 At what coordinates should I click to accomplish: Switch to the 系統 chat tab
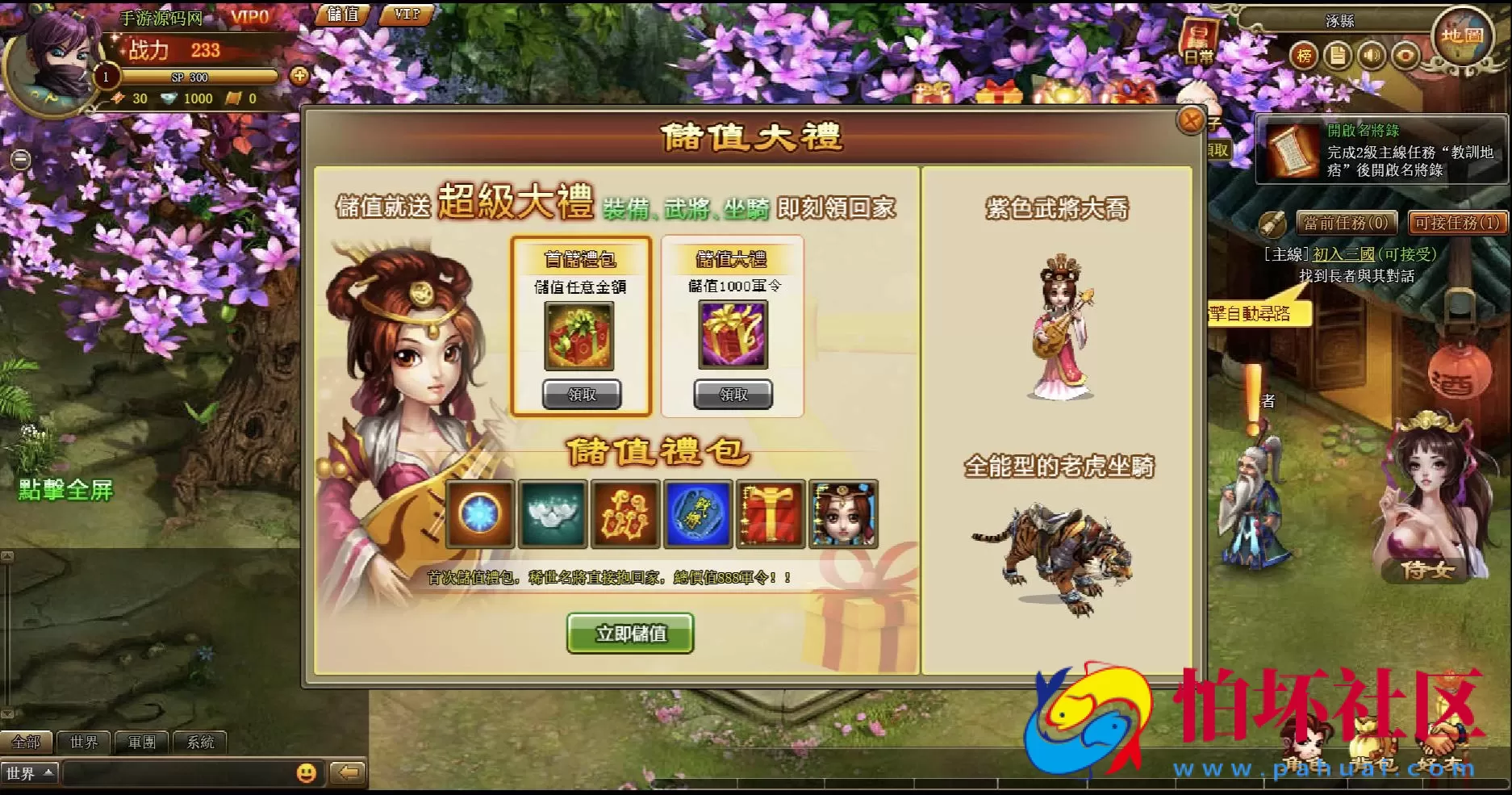(x=200, y=742)
